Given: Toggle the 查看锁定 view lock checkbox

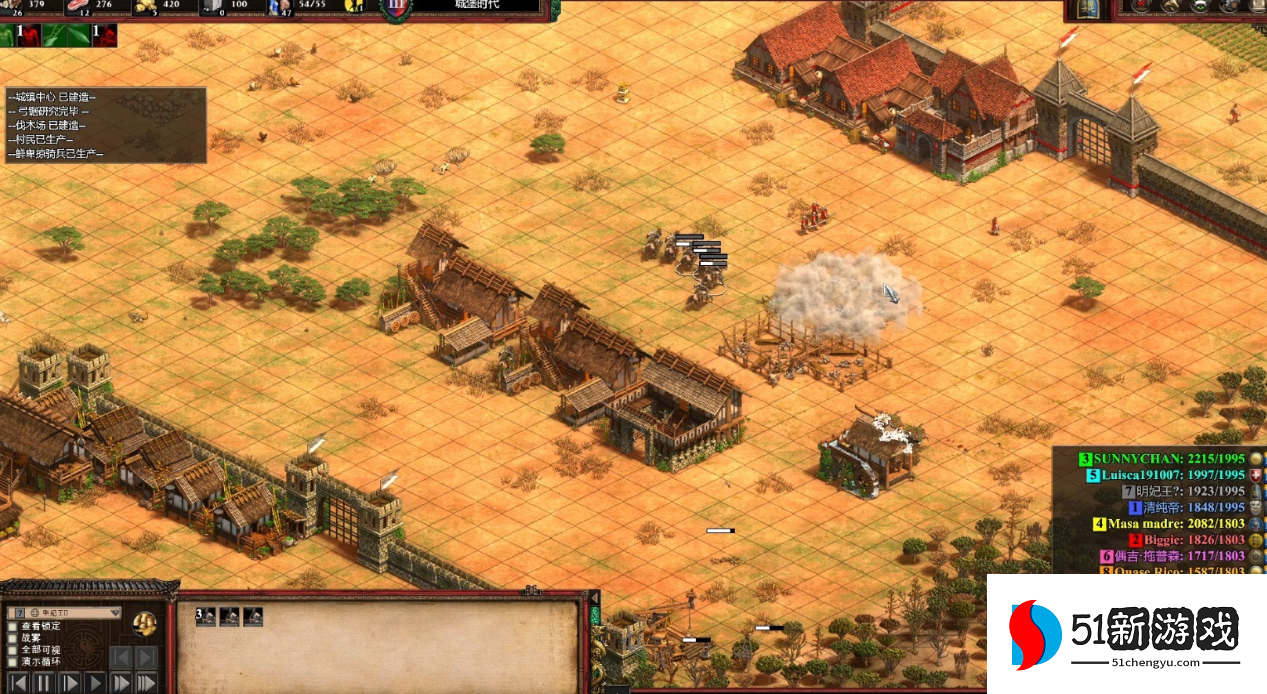Looking at the screenshot, I should (x=13, y=626).
